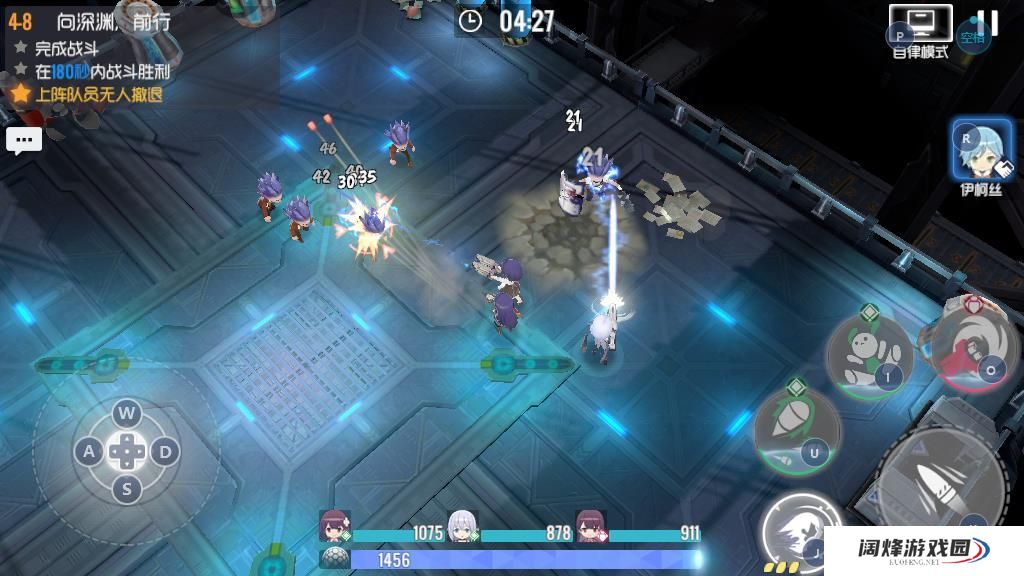
Task: Activate the winged dash skill
Action: point(801,535)
